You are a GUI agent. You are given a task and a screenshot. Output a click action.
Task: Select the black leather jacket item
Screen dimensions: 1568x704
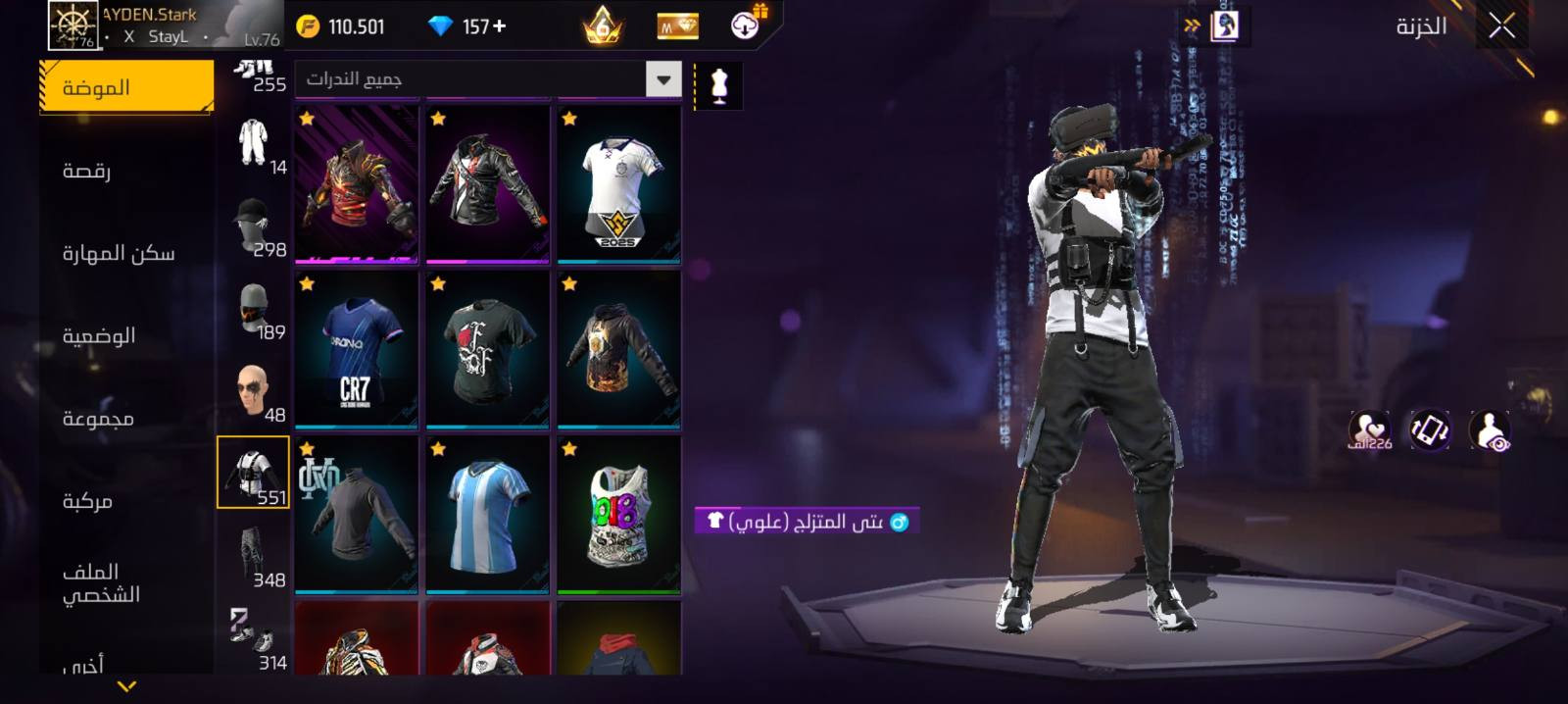click(x=487, y=185)
